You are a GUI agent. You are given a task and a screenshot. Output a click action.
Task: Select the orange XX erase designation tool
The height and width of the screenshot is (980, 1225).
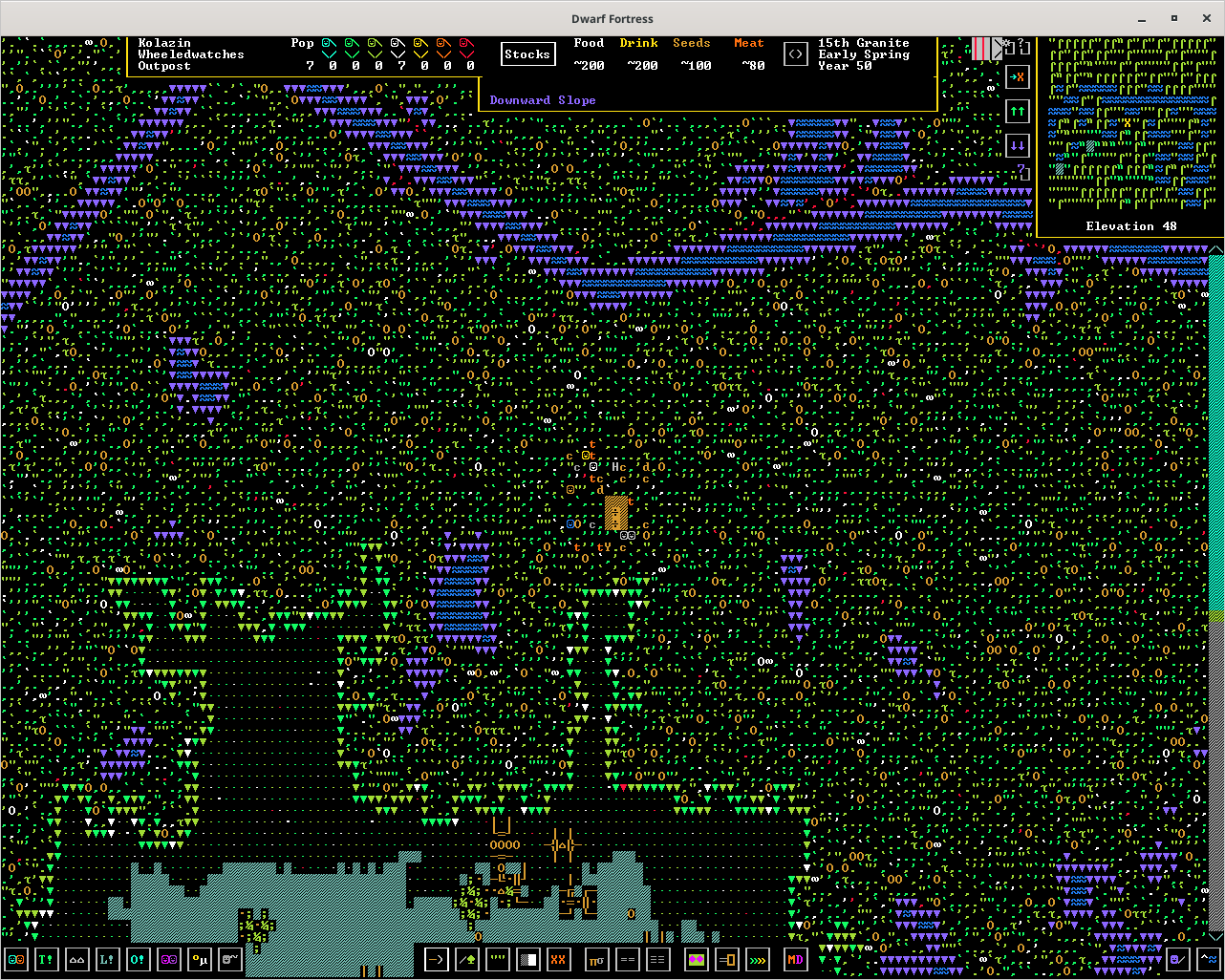click(x=559, y=959)
